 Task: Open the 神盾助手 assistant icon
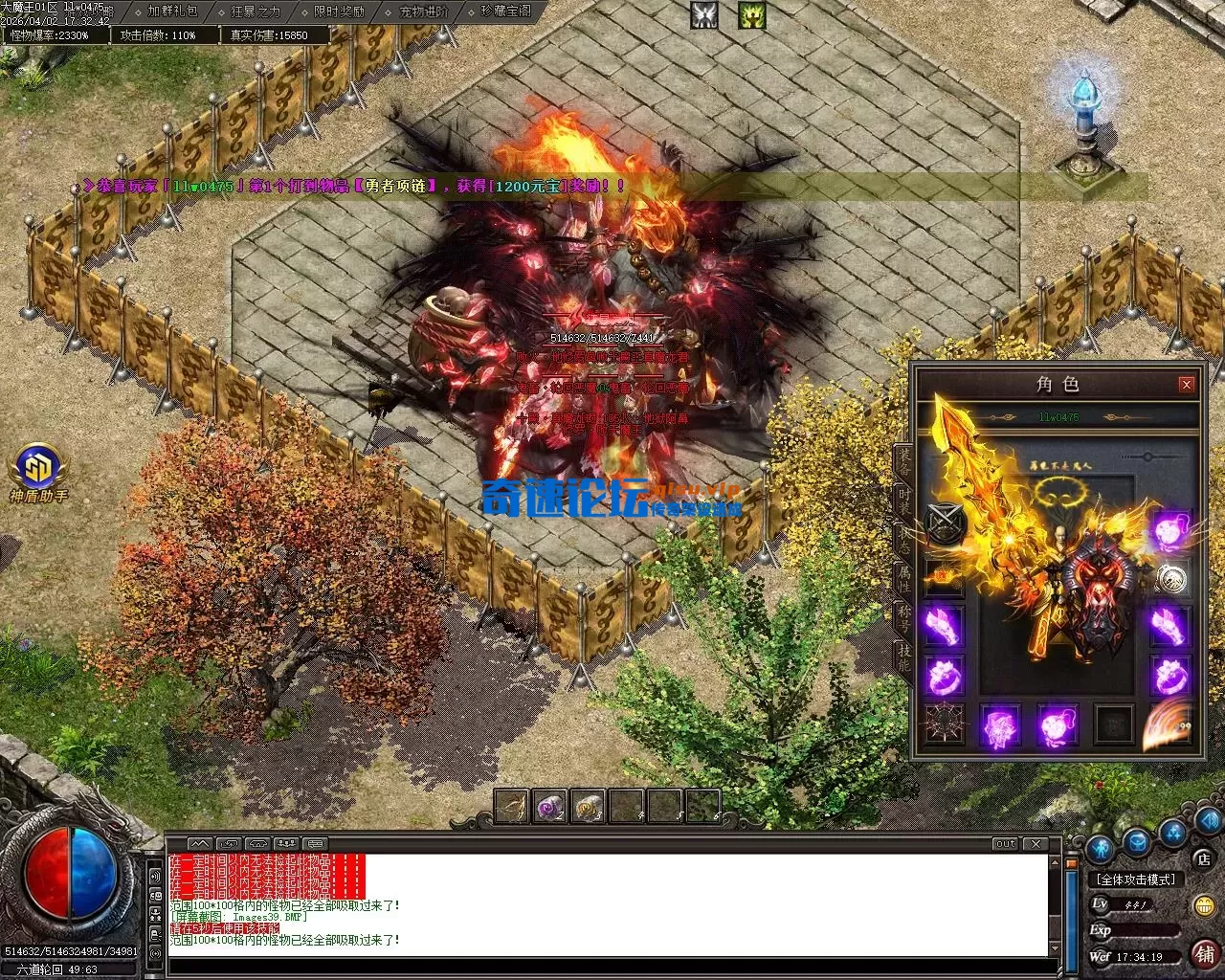click(x=38, y=471)
